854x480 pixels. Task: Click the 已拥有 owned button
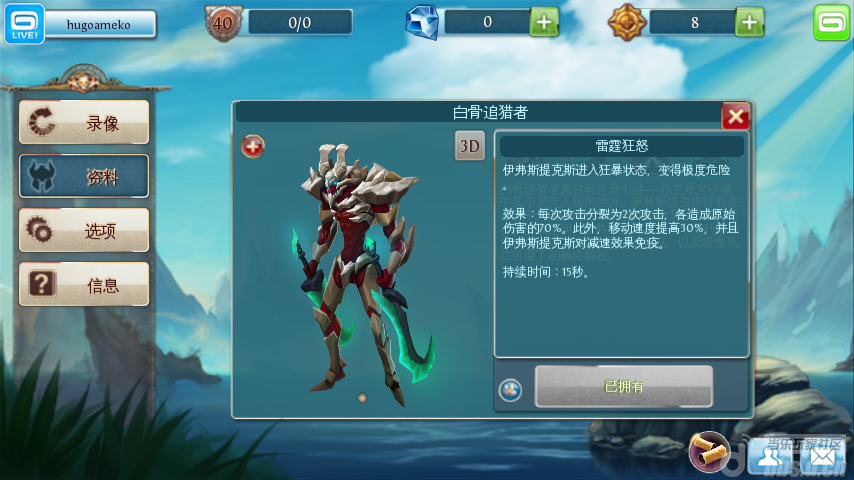pyautogui.click(x=623, y=386)
